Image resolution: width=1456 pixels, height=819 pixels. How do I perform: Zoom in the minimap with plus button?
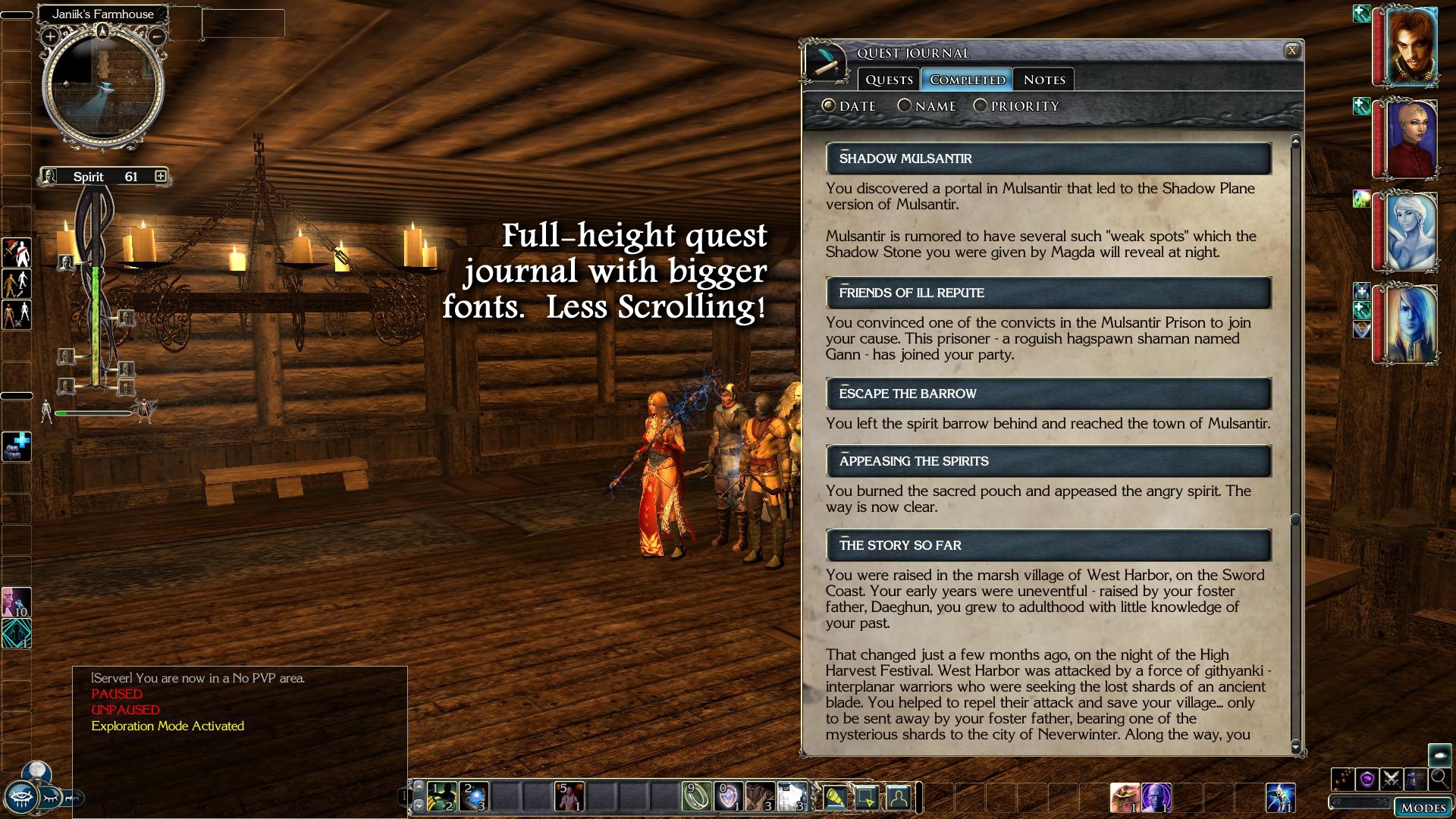(50, 36)
